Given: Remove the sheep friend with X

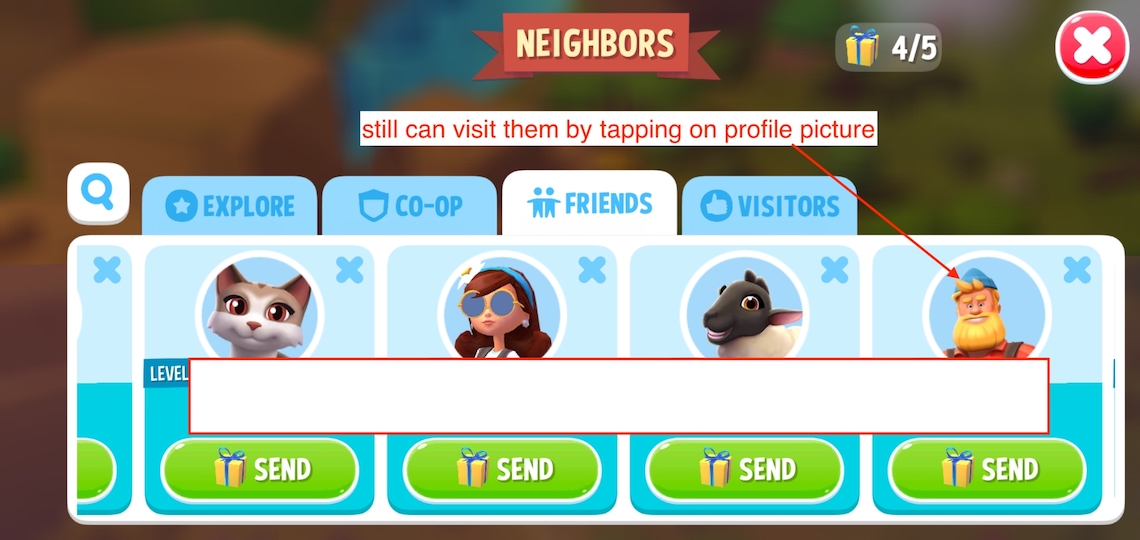Looking at the screenshot, I should click(834, 269).
